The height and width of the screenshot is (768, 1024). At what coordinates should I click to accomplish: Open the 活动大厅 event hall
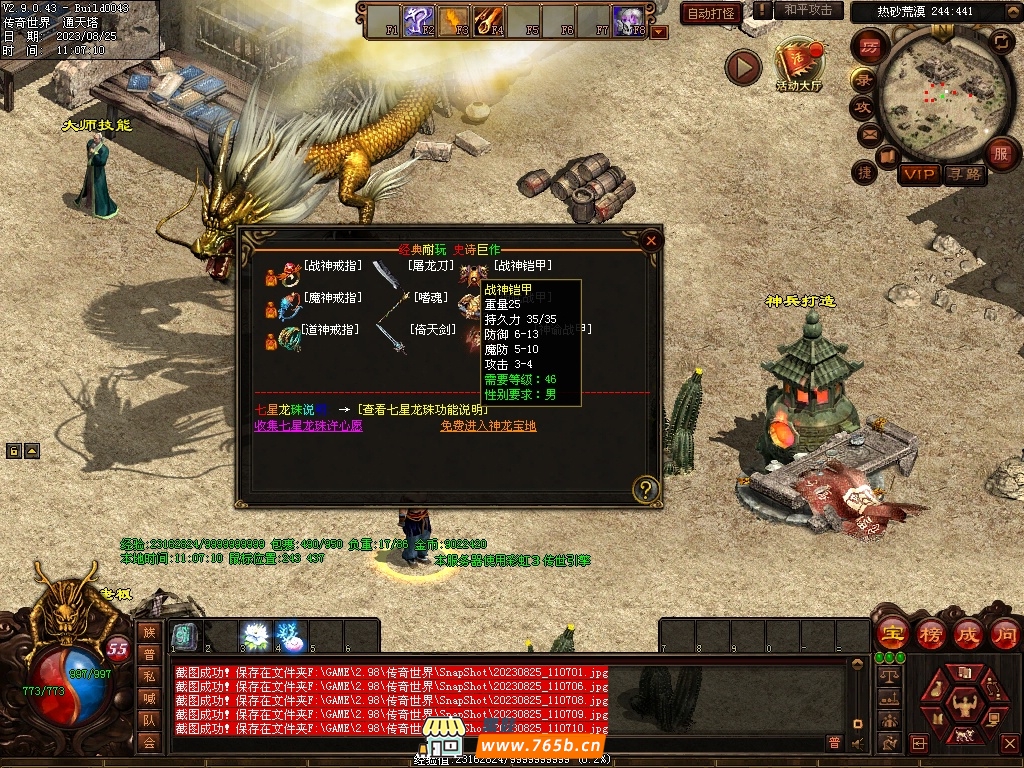point(798,66)
